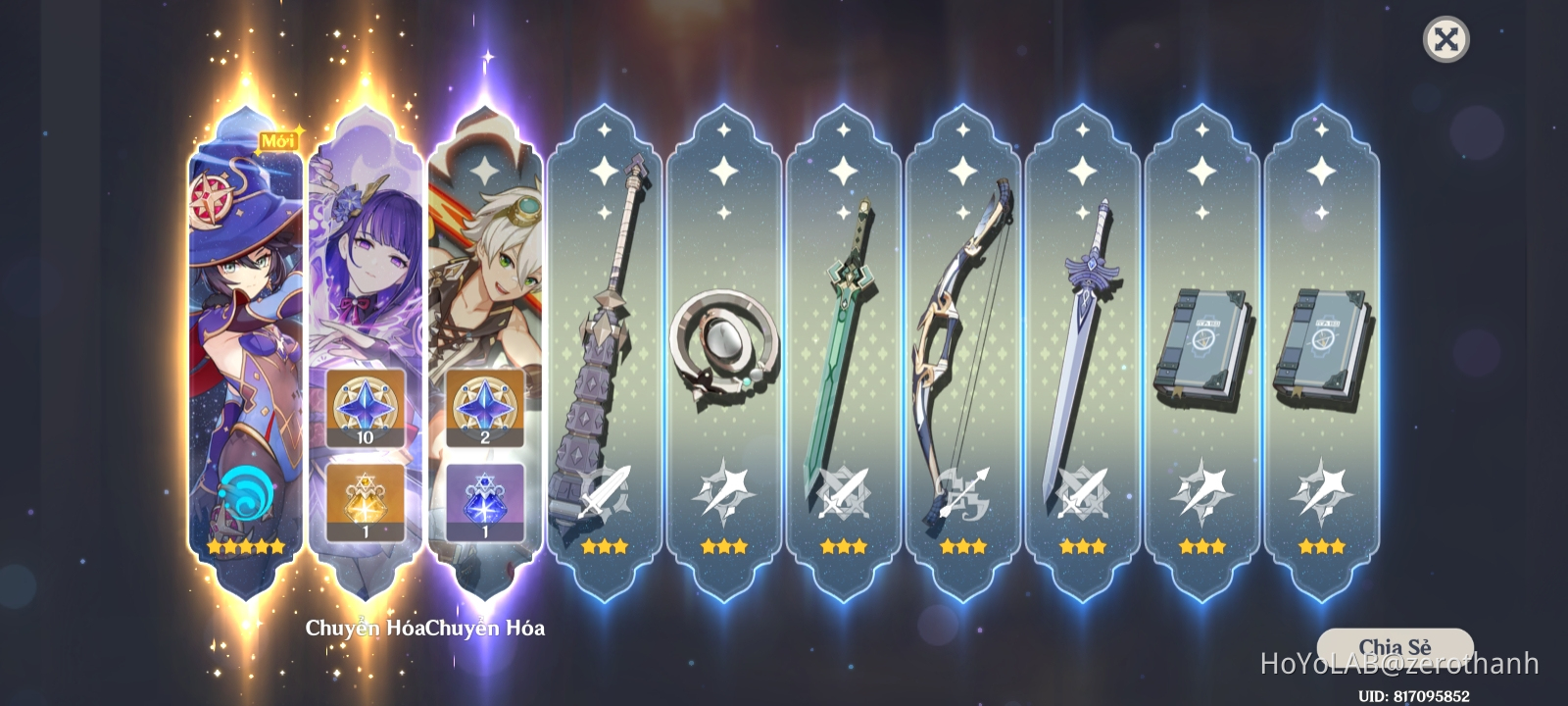Select the catalyst icon below the teal book
This screenshot has width=1568, height=706.
click(1202, 492)
